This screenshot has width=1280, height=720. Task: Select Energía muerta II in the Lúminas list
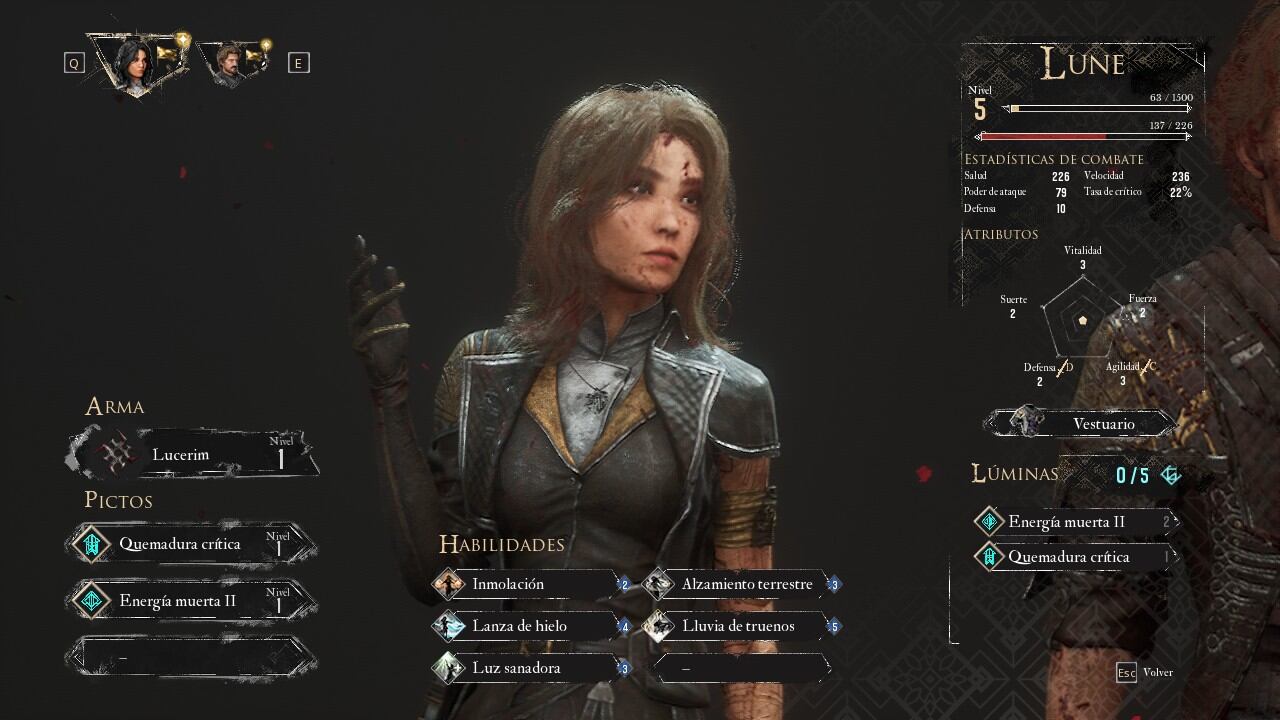1072,522
